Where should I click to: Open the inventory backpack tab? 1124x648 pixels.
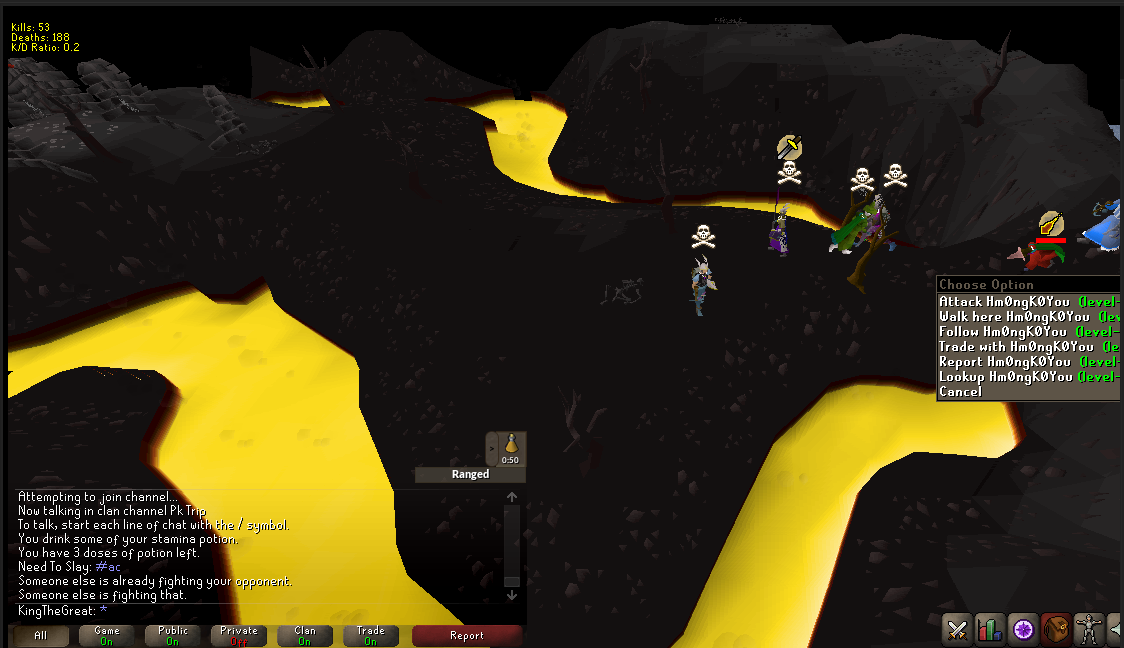pyautogui.click(x=1056, y=629)
